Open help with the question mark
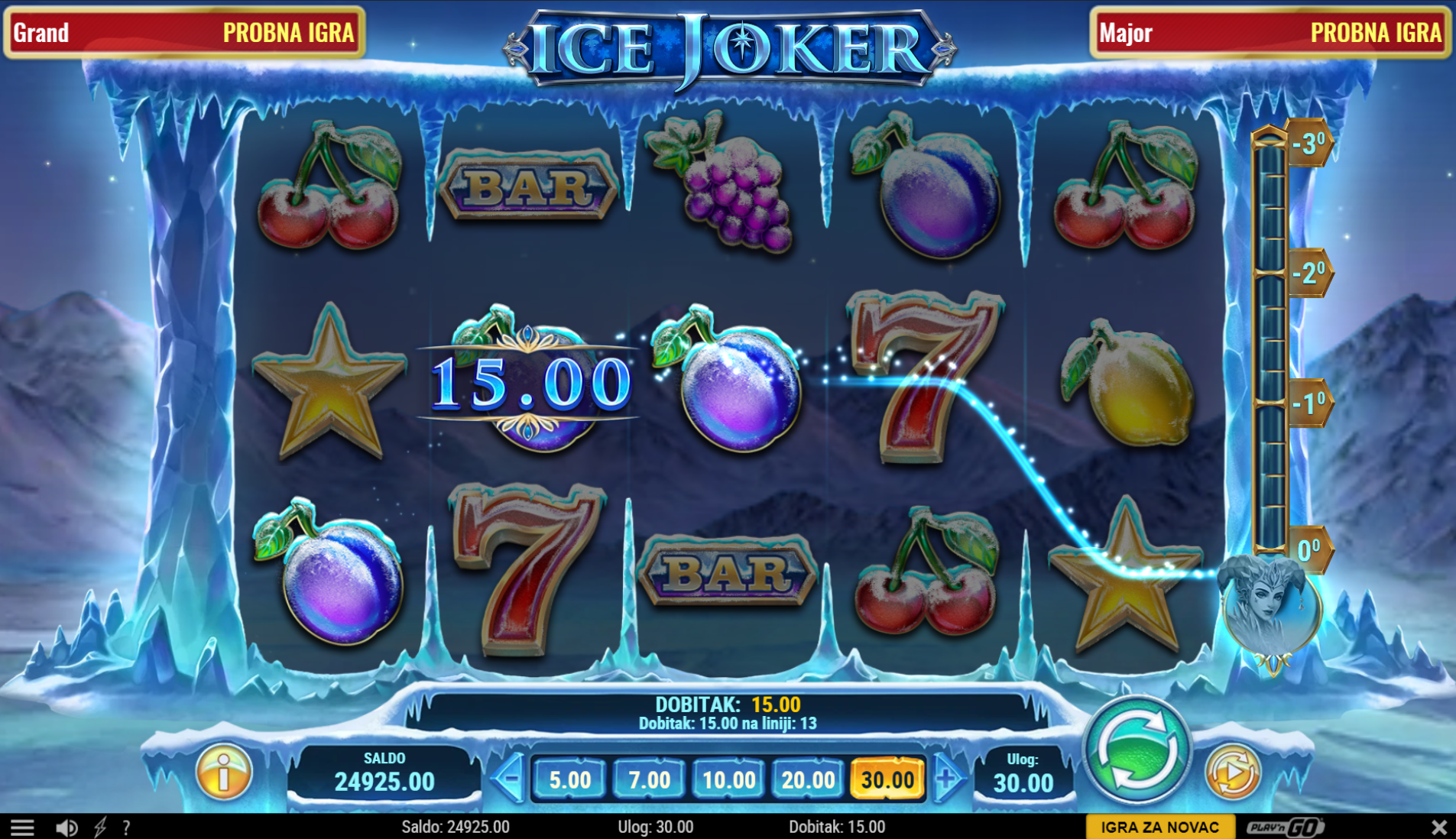 click(x=126, y=827)
